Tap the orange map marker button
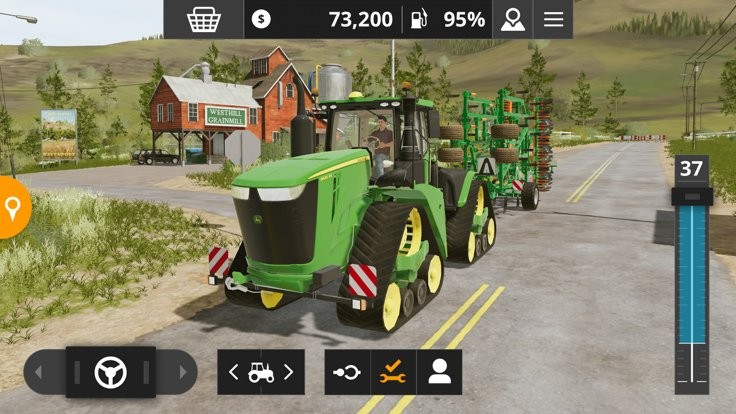Image resolution: width=736 pixels, height=414 pixels. (x=12, y=208)
